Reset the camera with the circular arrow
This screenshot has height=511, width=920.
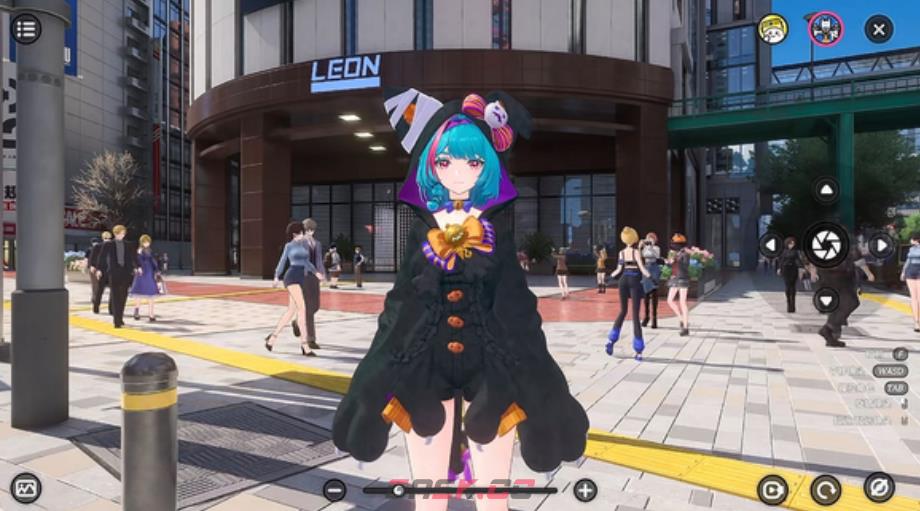(826, 489)
